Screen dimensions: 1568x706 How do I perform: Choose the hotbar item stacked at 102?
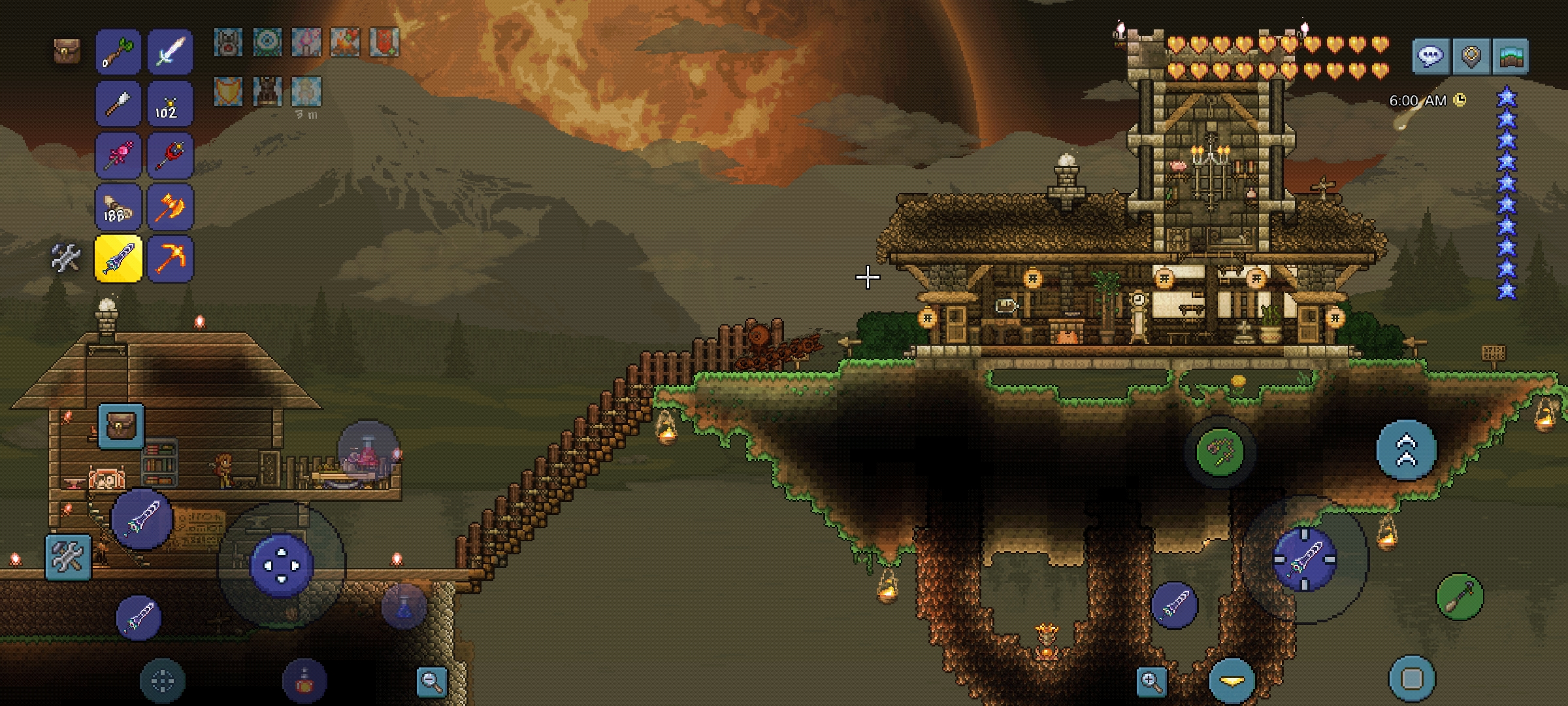tap(170, 104)
